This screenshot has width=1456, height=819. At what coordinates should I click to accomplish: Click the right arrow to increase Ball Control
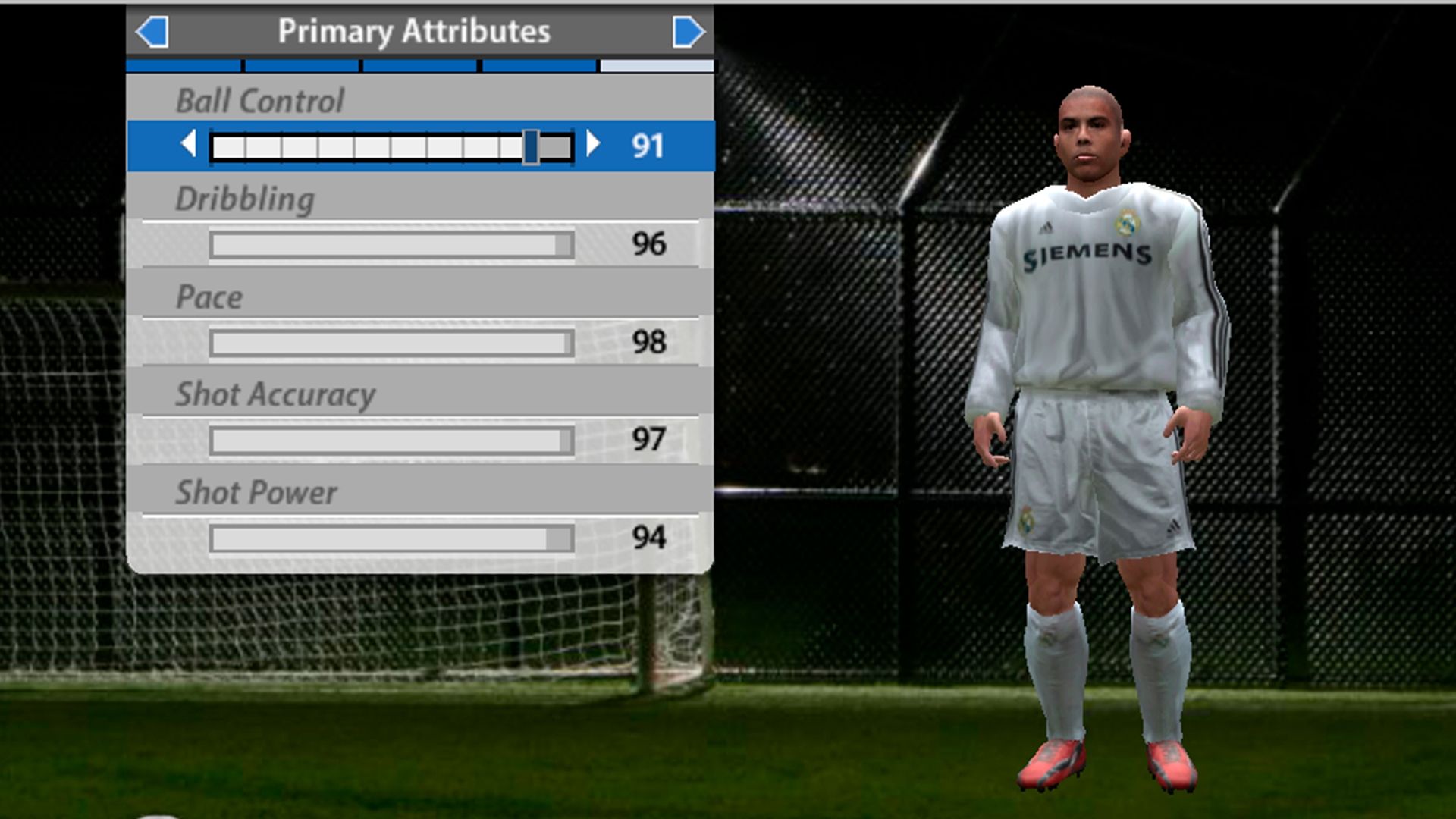[594, 146]
